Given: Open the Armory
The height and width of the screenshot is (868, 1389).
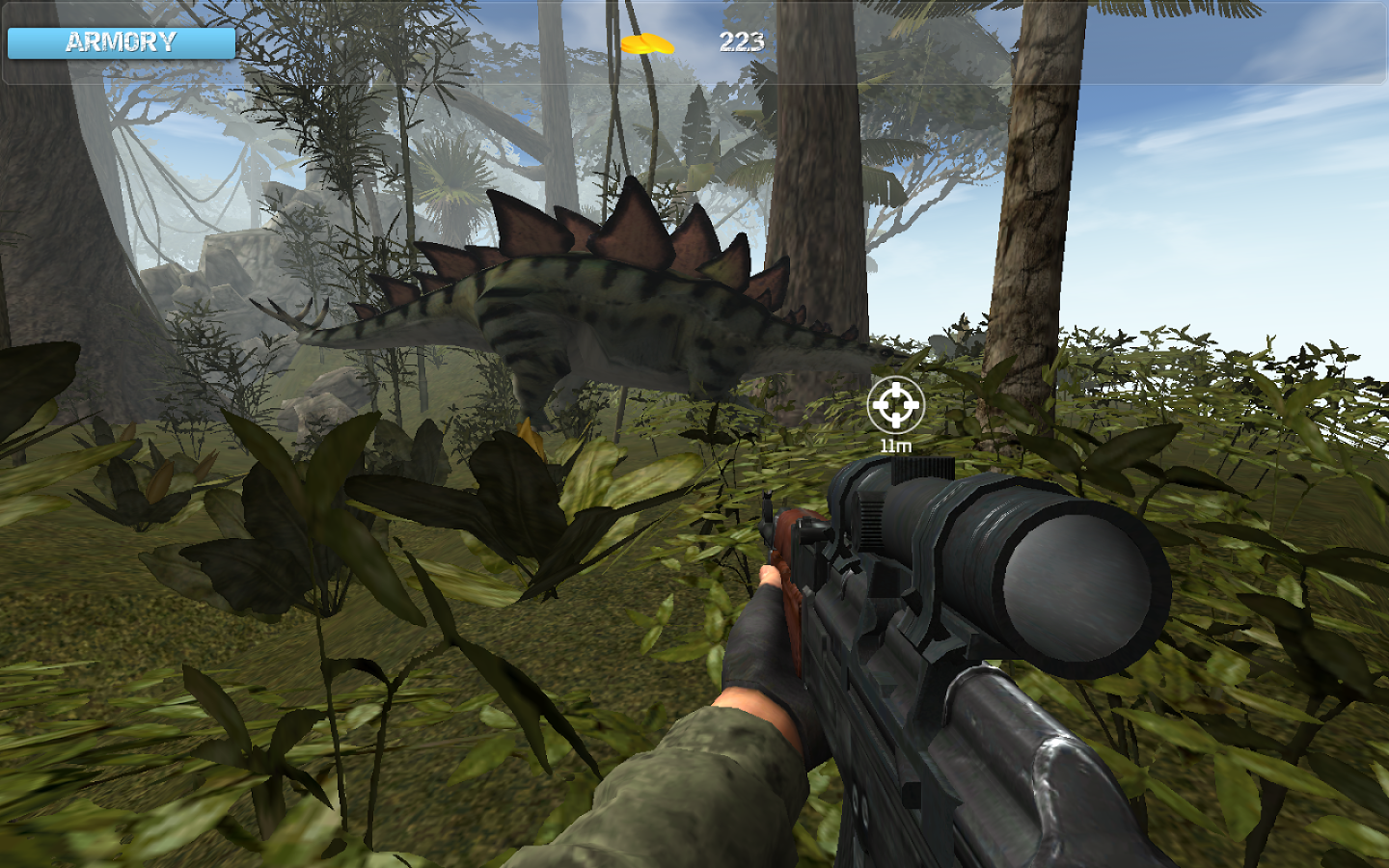Looking at the screenshot, I should click(x=121, y=41).
